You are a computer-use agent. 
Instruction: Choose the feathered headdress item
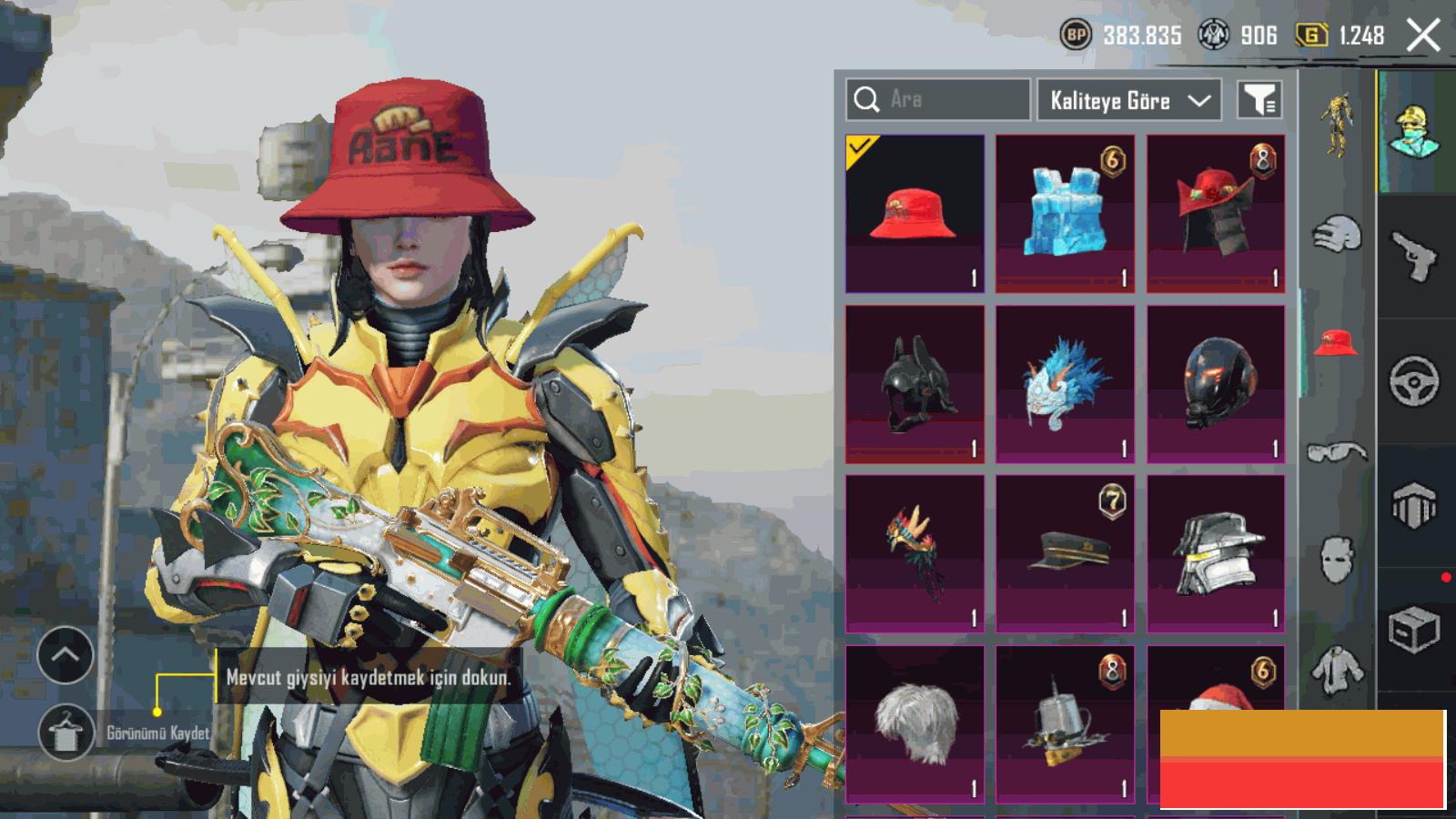click(915, 553)
